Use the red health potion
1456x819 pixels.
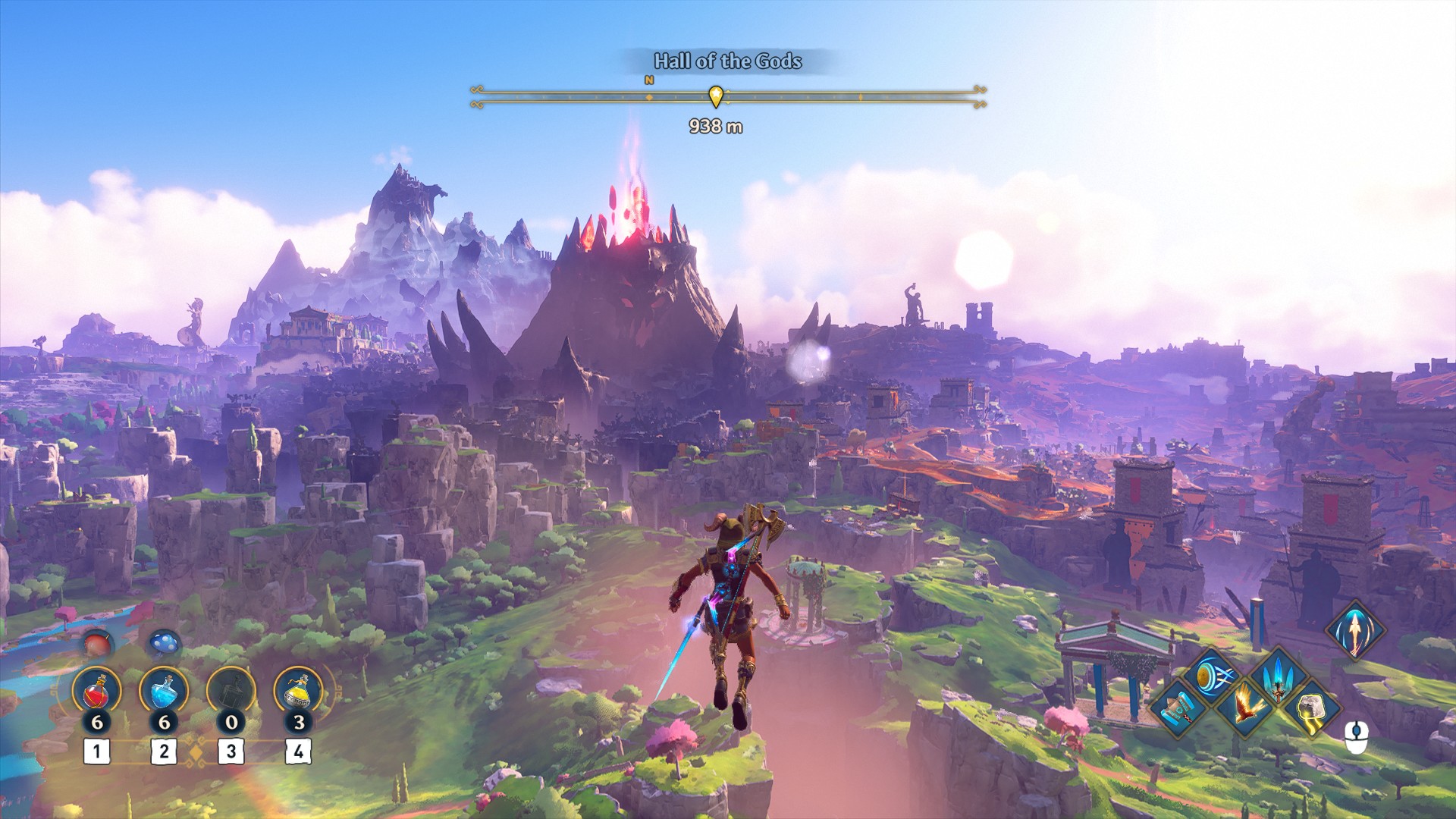click(x=96, y=692)
